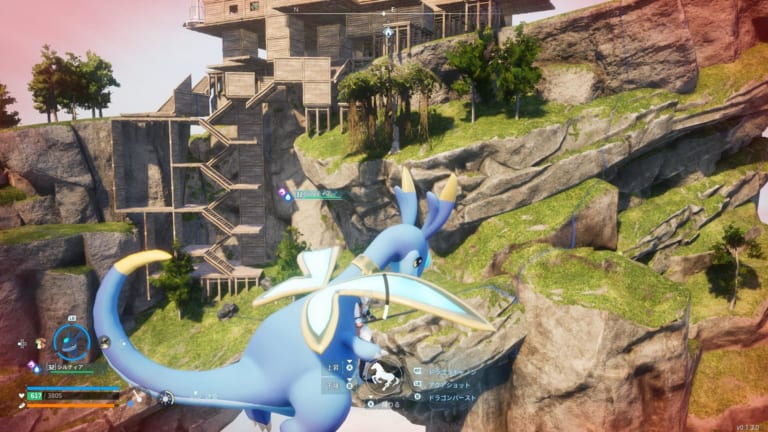Select the Pal portrait in the blue ring
Image resolution: width=768 pixels, height=432 pixels.
point(71,342)
